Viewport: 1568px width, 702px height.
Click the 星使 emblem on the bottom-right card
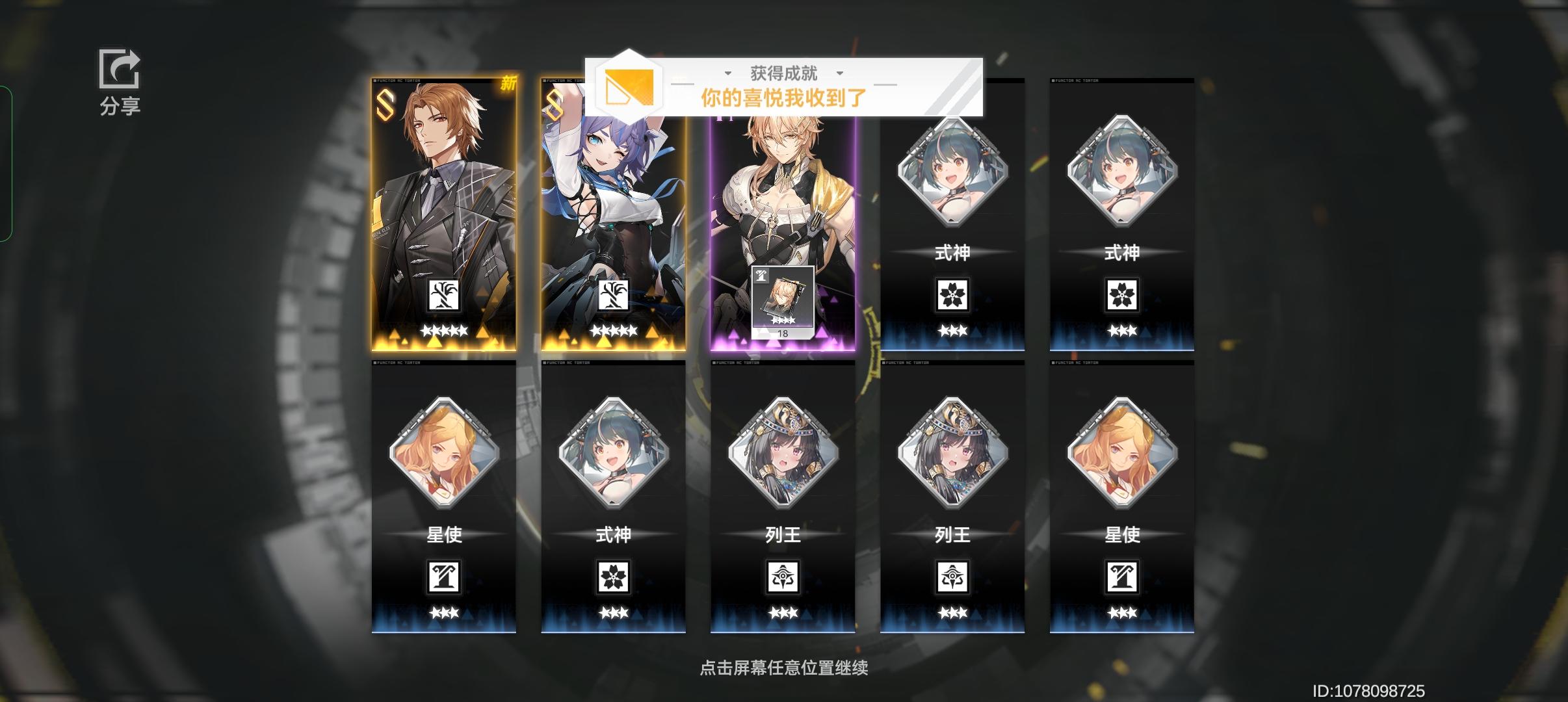point(1122,577)
